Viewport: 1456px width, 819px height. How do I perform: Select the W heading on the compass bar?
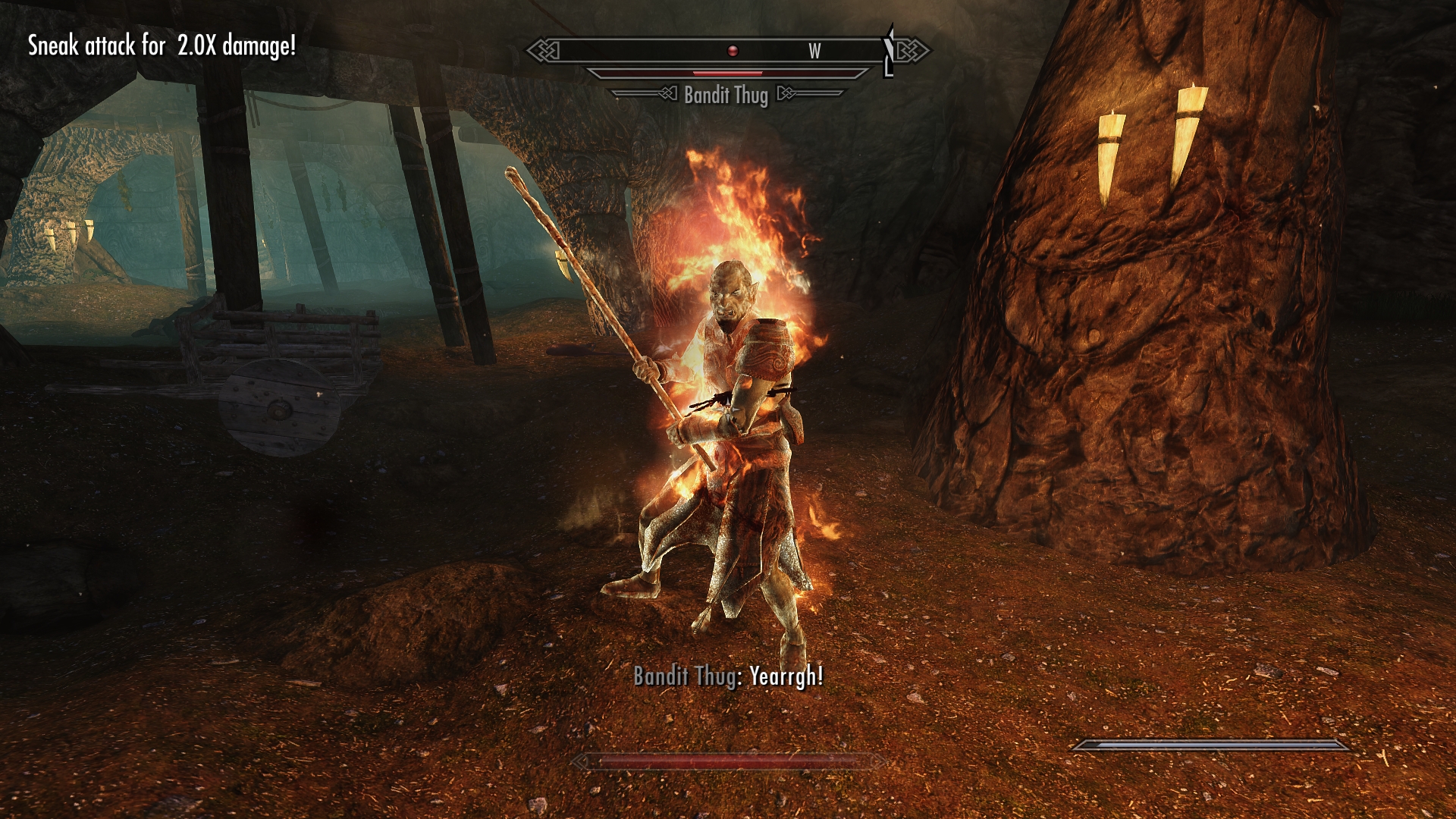(814, 52)
